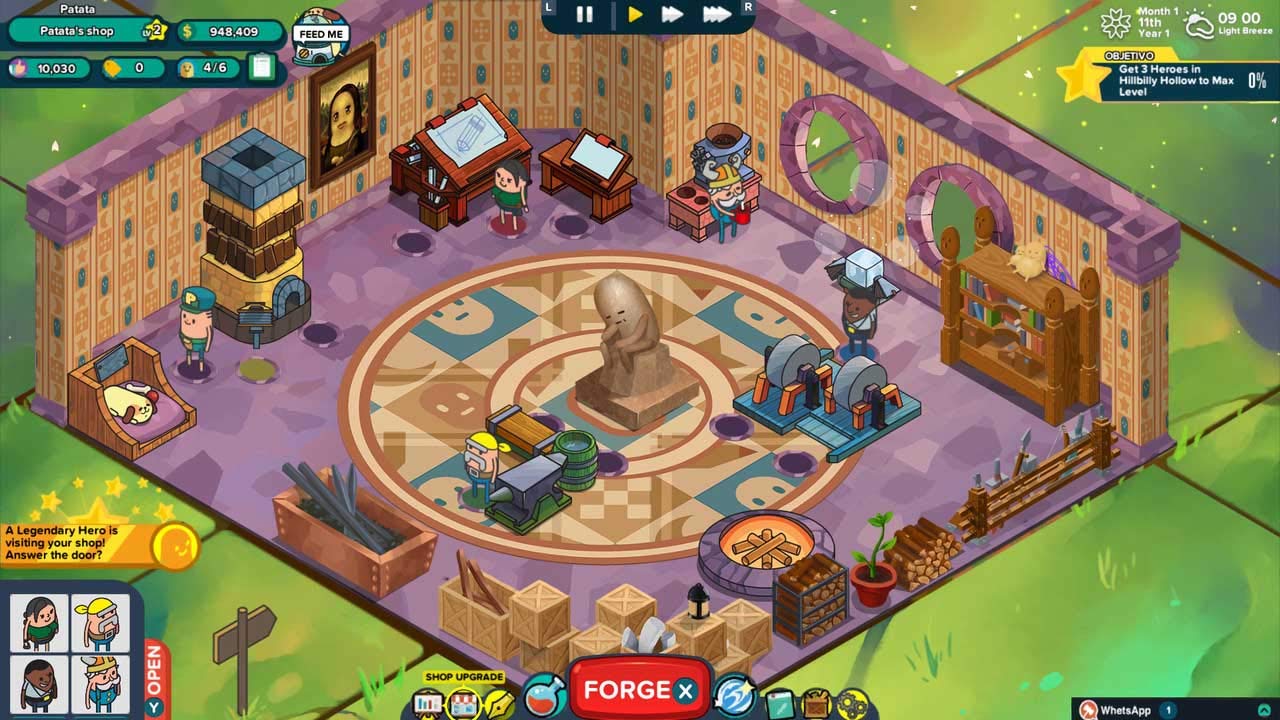The image size is (1280, 720).
Task: Select the viking-helmet worker portrait
Action: pyautogui.click(x=100, y=684)
